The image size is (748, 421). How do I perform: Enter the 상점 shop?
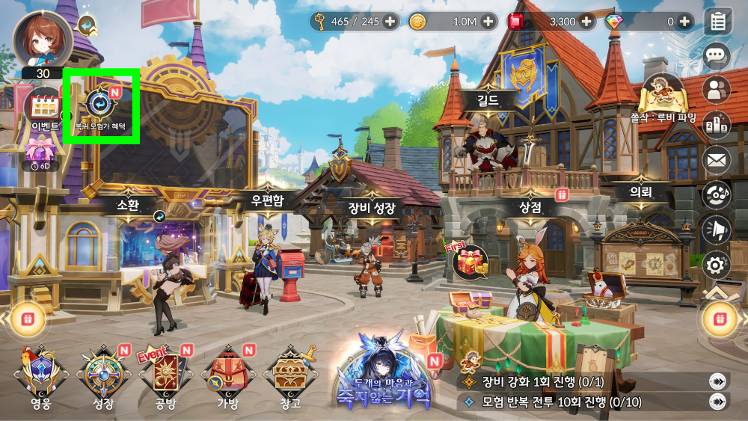tap(530, 206)
